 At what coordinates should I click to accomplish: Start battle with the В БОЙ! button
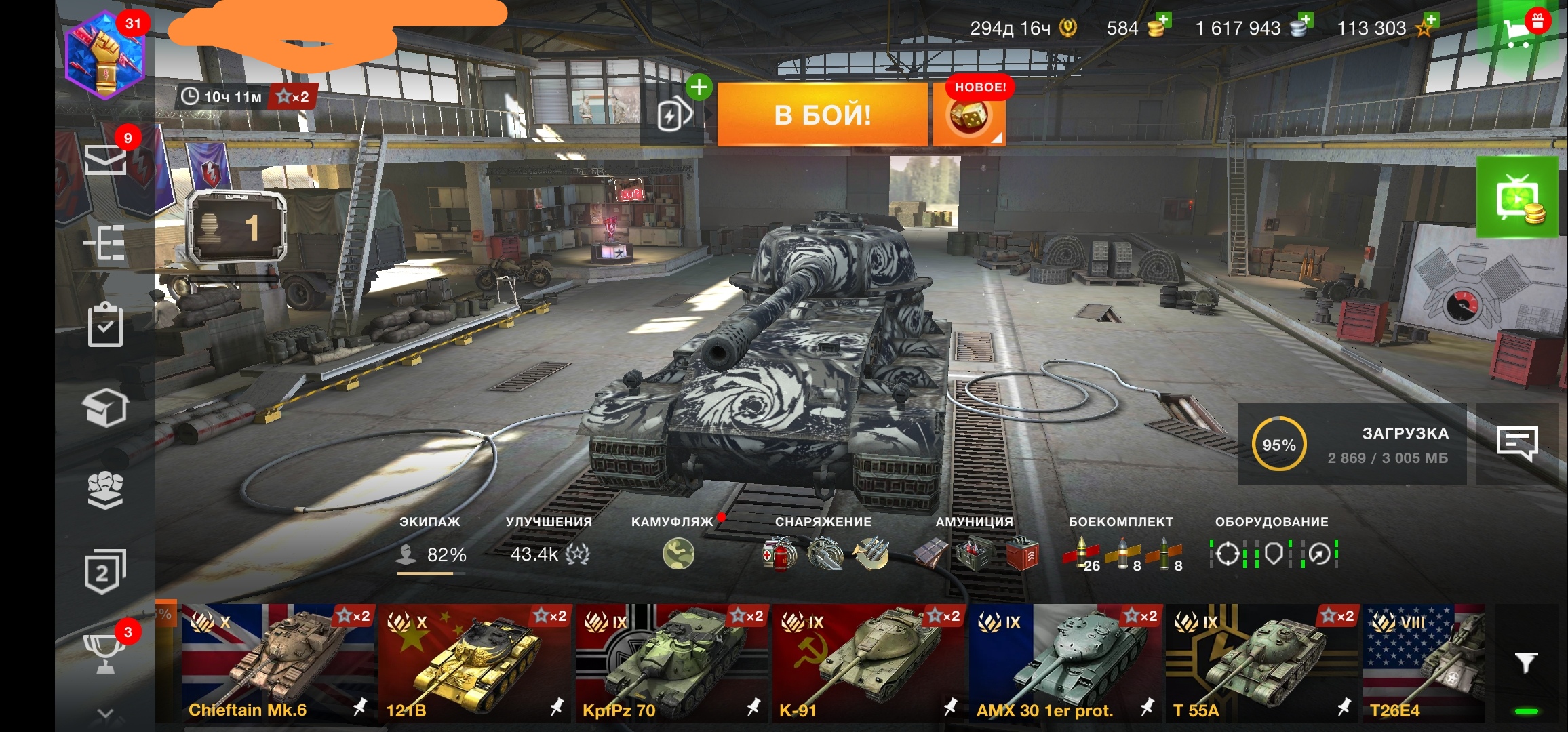822,115
